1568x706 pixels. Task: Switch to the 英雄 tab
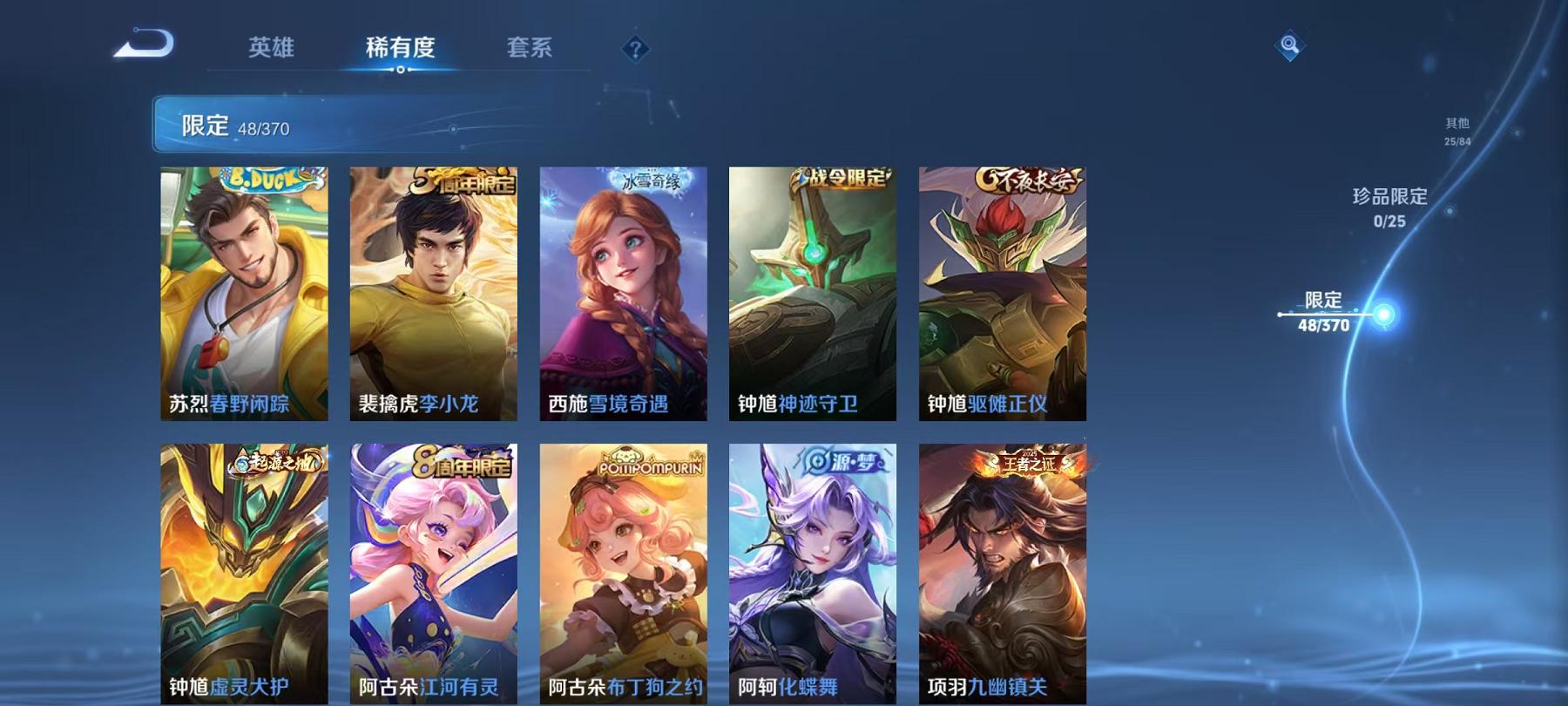[273, 50]
